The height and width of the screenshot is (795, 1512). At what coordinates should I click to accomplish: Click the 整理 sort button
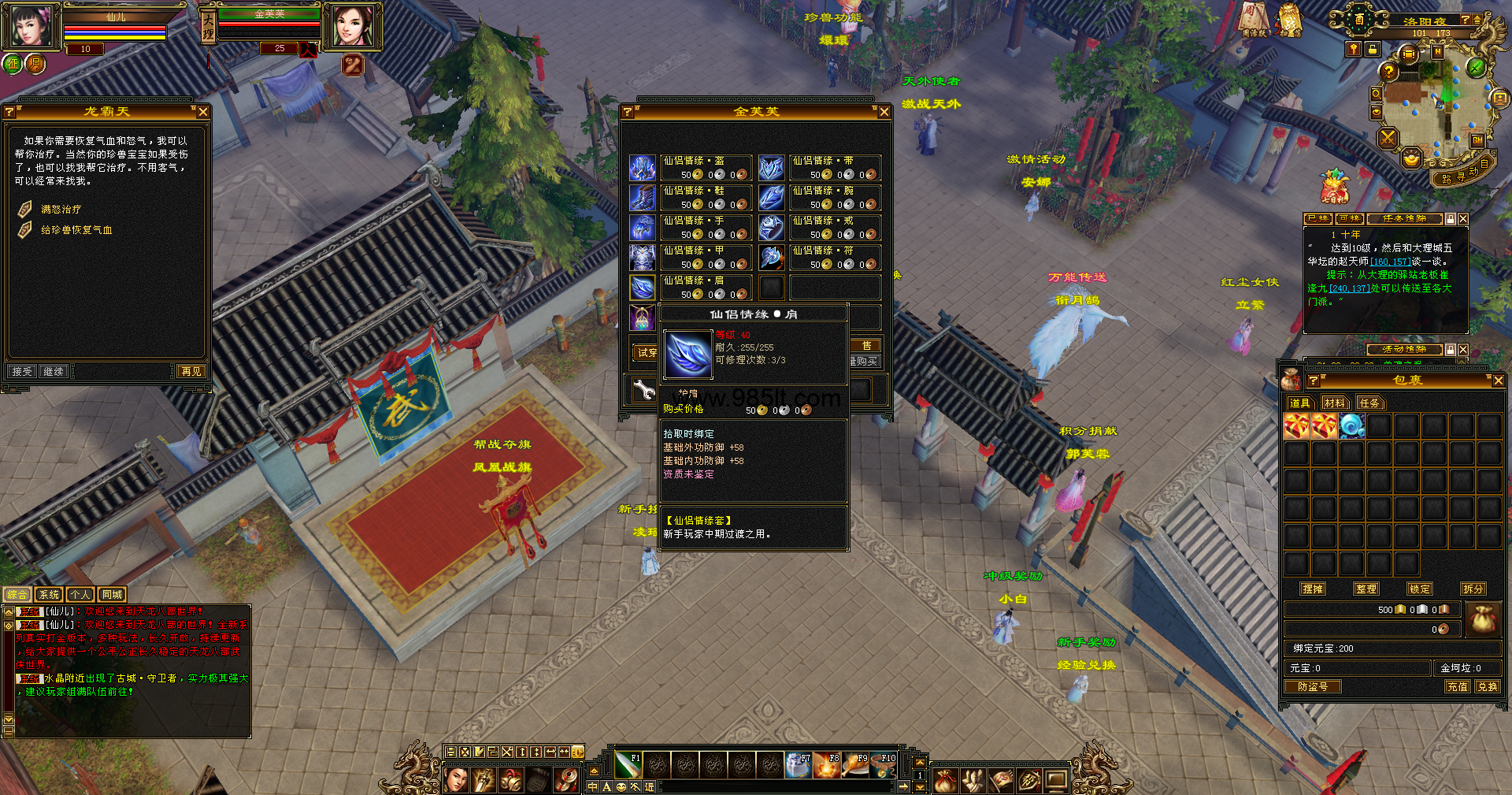point(1366,589)
